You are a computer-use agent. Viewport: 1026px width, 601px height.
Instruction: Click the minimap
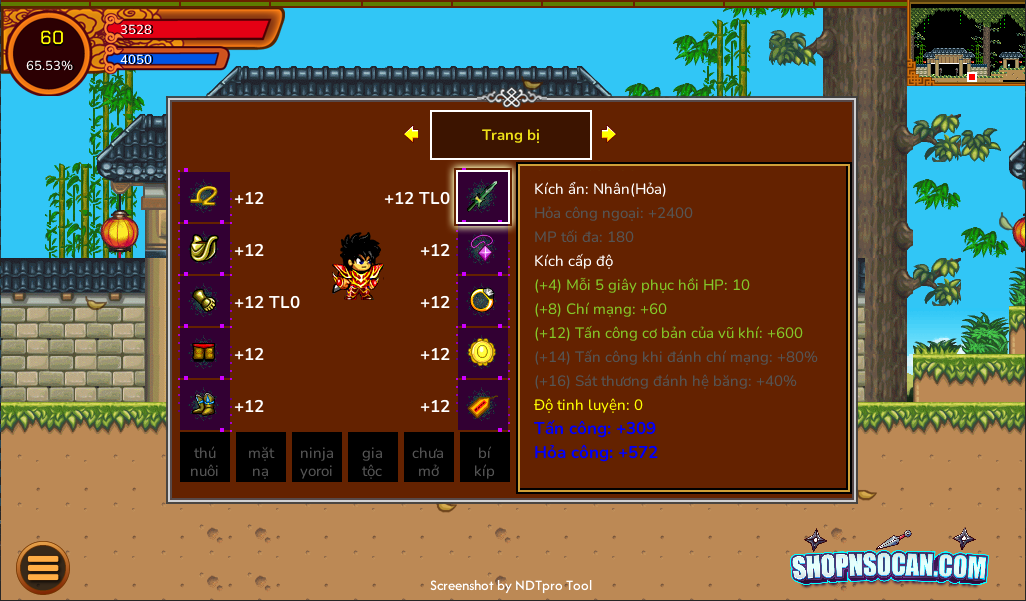(967, 44)
